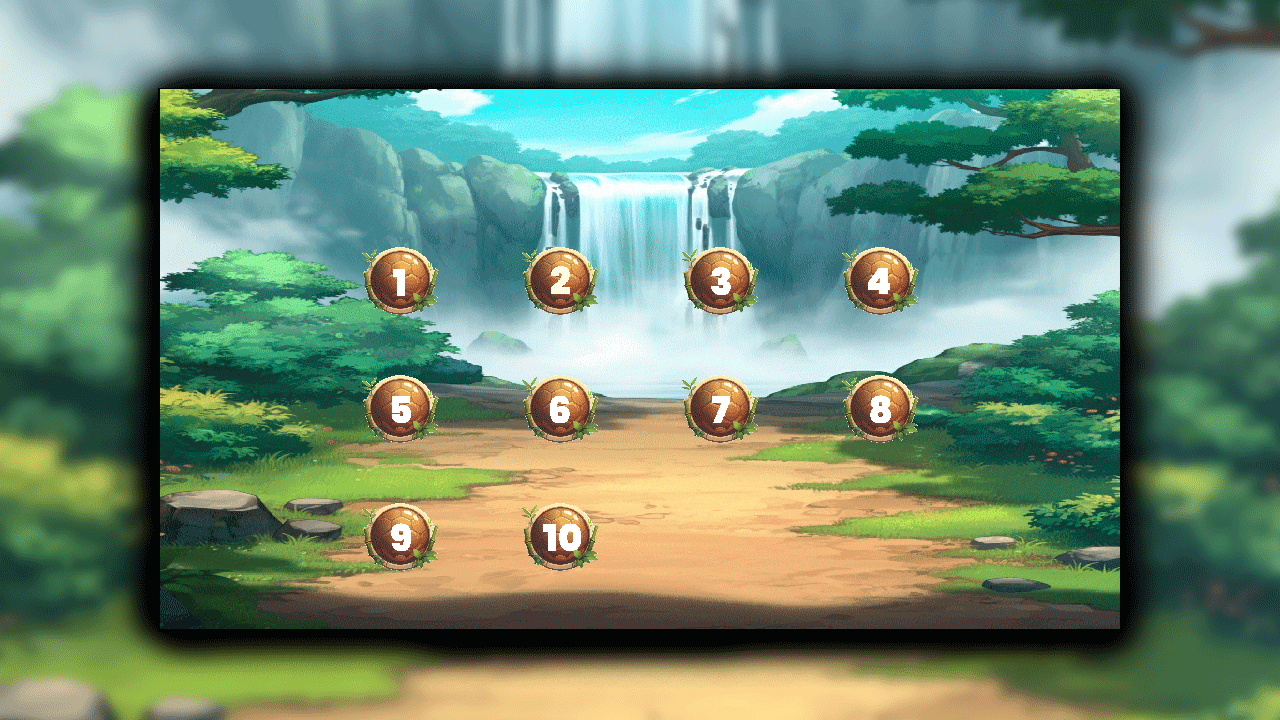Select the level 5 stone badge
This screenshot has width=1280, height=720.
(401, 408)
